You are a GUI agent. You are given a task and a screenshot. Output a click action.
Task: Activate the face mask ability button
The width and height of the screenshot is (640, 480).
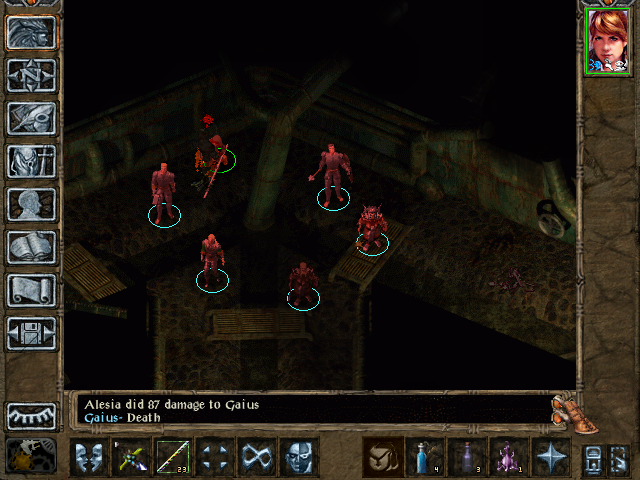(x=299, y=458)
